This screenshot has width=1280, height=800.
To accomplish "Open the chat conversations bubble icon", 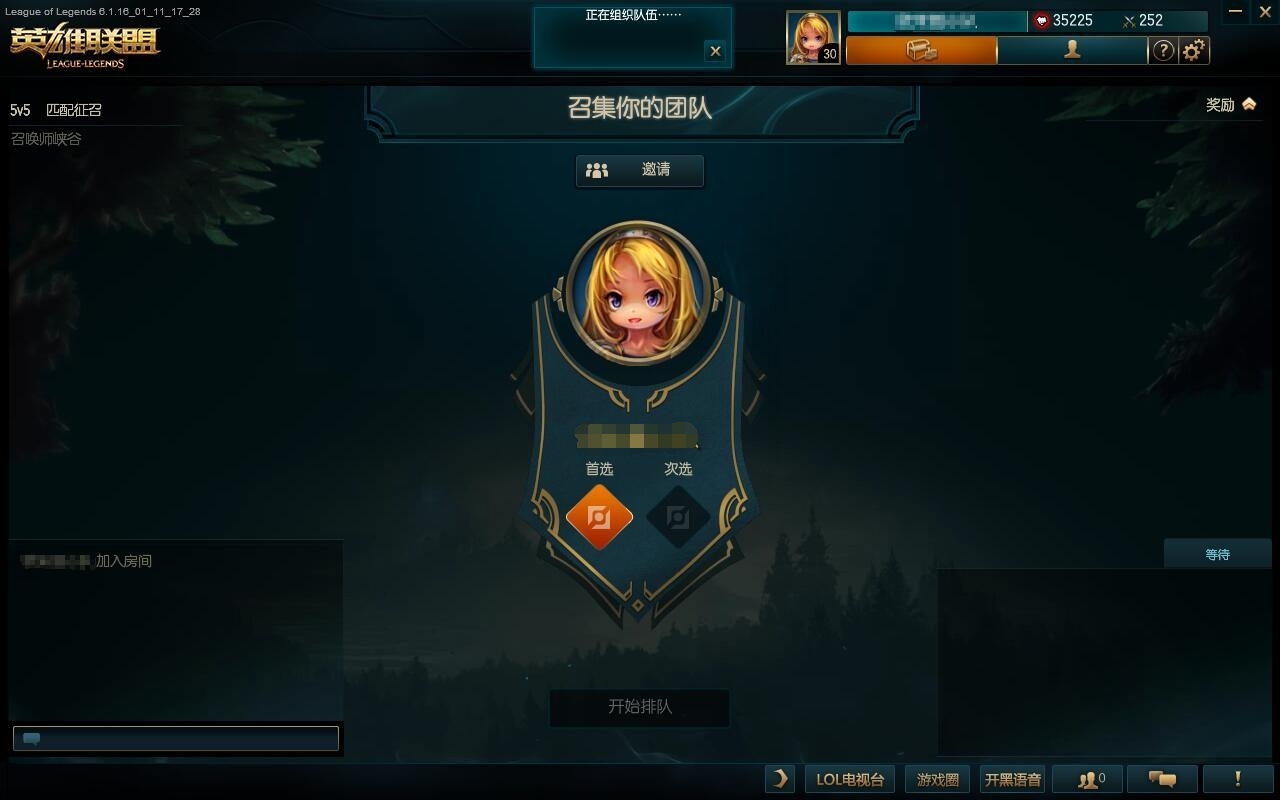I will (1160, 778).
